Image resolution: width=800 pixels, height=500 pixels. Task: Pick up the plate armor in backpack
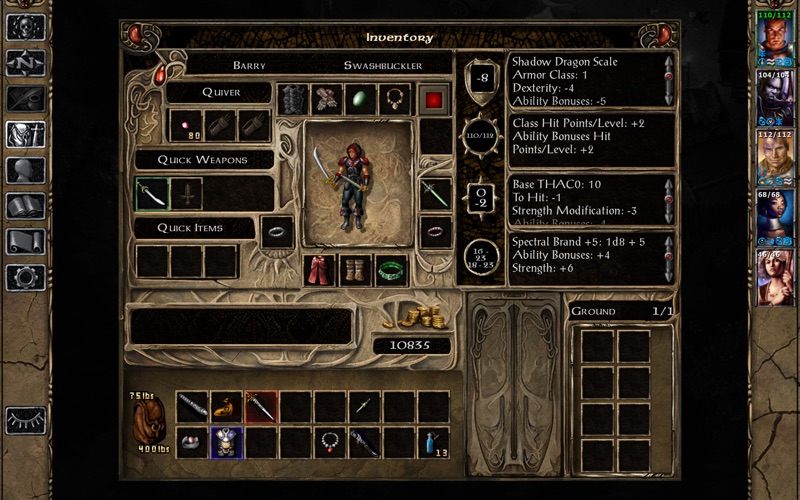tap(226, 441)
